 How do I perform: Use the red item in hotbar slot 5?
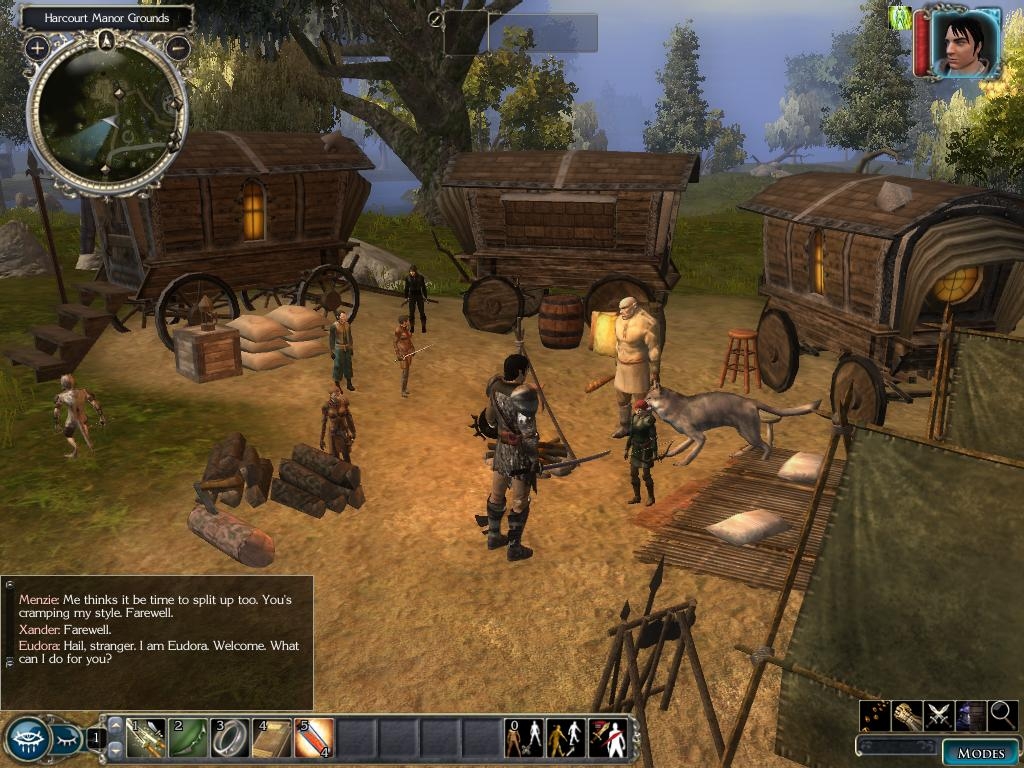314,738
